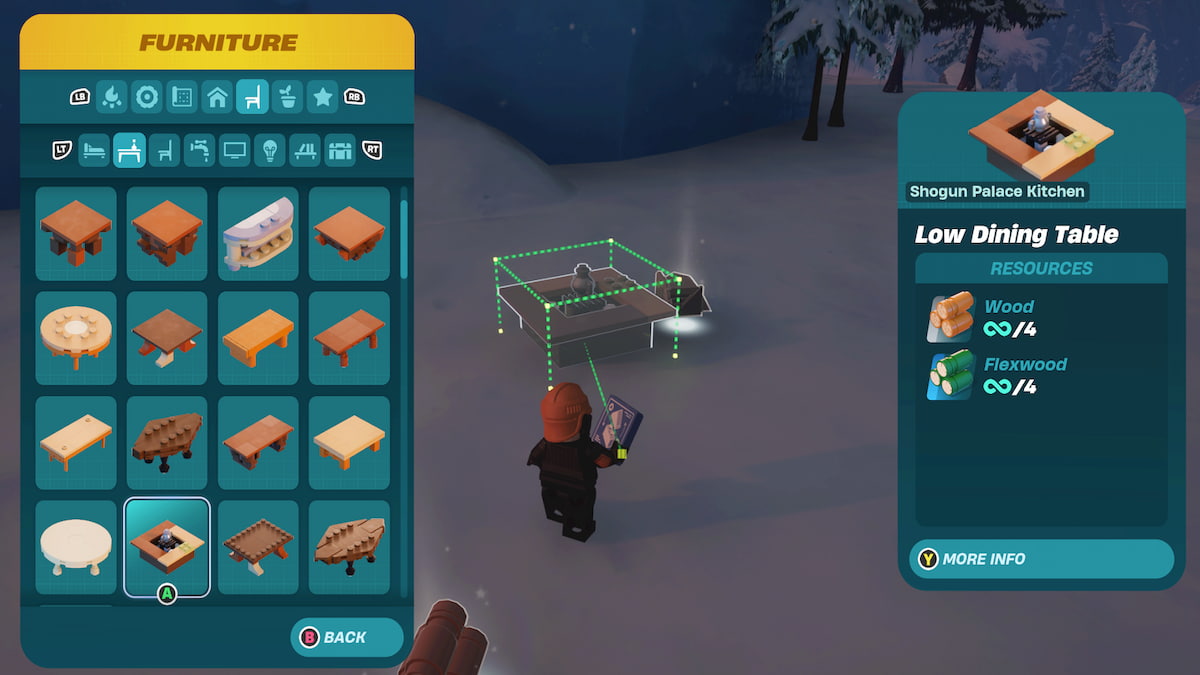
Task: Select the round studded tan table
Action: tap(76, 338)
